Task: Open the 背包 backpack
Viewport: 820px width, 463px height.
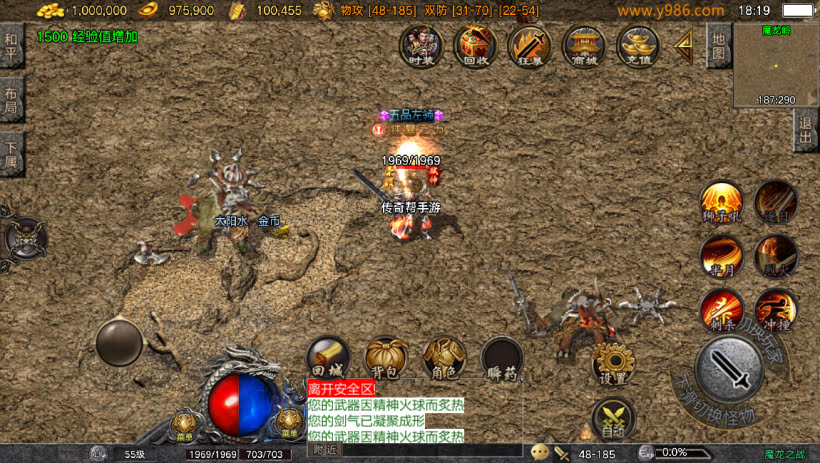Action: (385, 358)
